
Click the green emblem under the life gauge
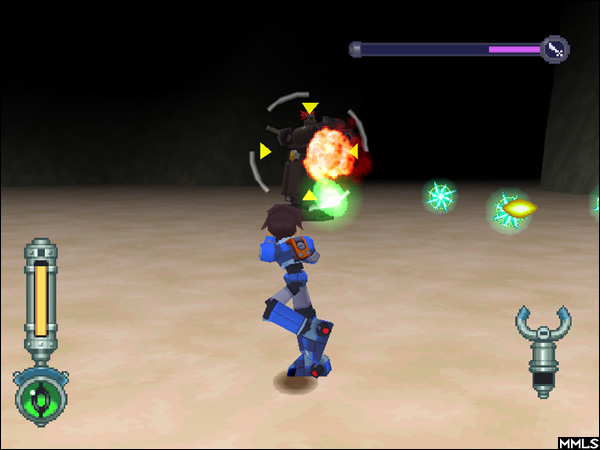click(41, 396)
